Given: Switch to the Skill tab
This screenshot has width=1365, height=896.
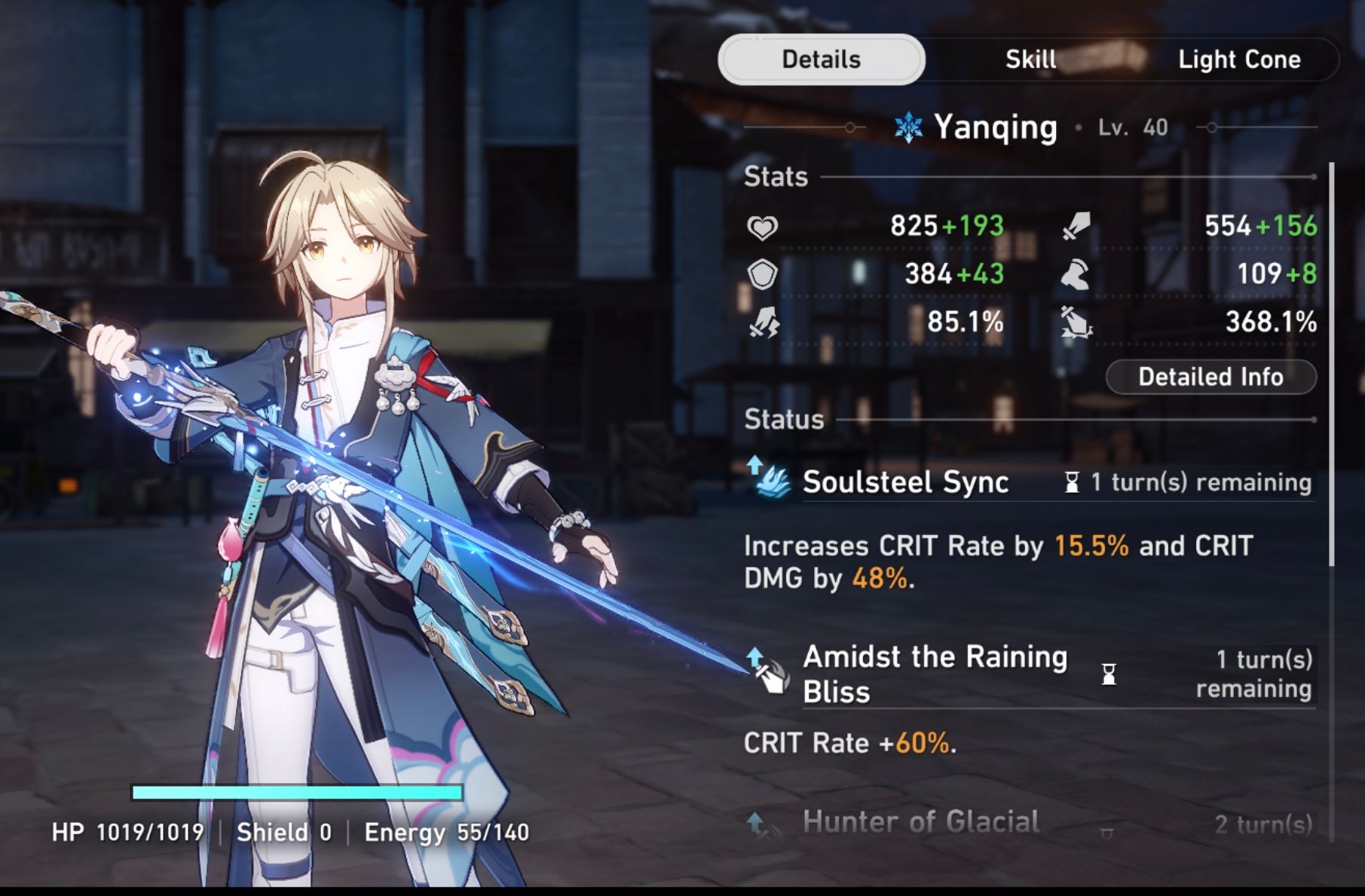Looking at the screenshot, I should tap(1030, 60).
